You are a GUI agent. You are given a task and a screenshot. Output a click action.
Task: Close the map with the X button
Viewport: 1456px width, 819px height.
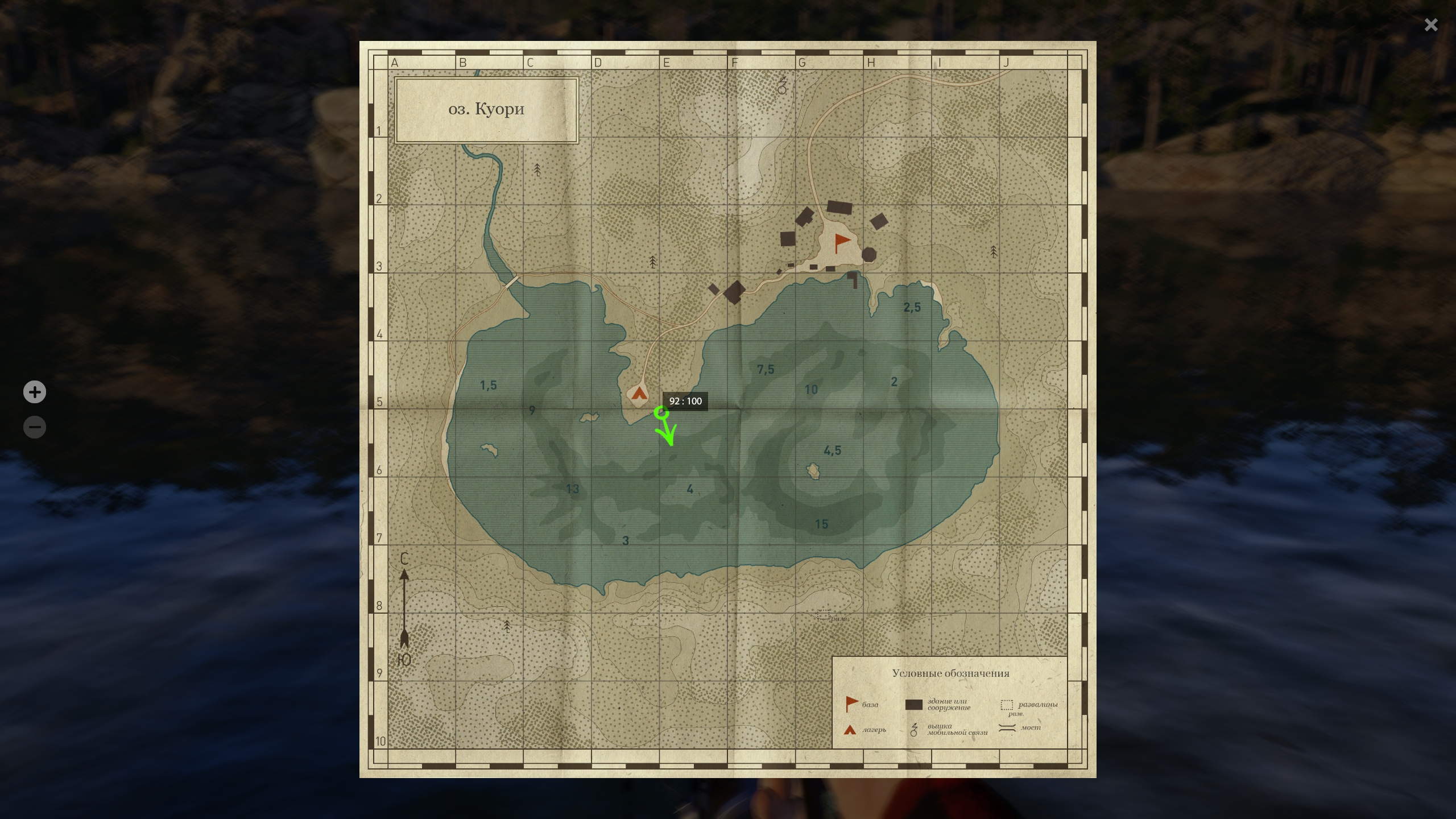[x=1430, y=25]
